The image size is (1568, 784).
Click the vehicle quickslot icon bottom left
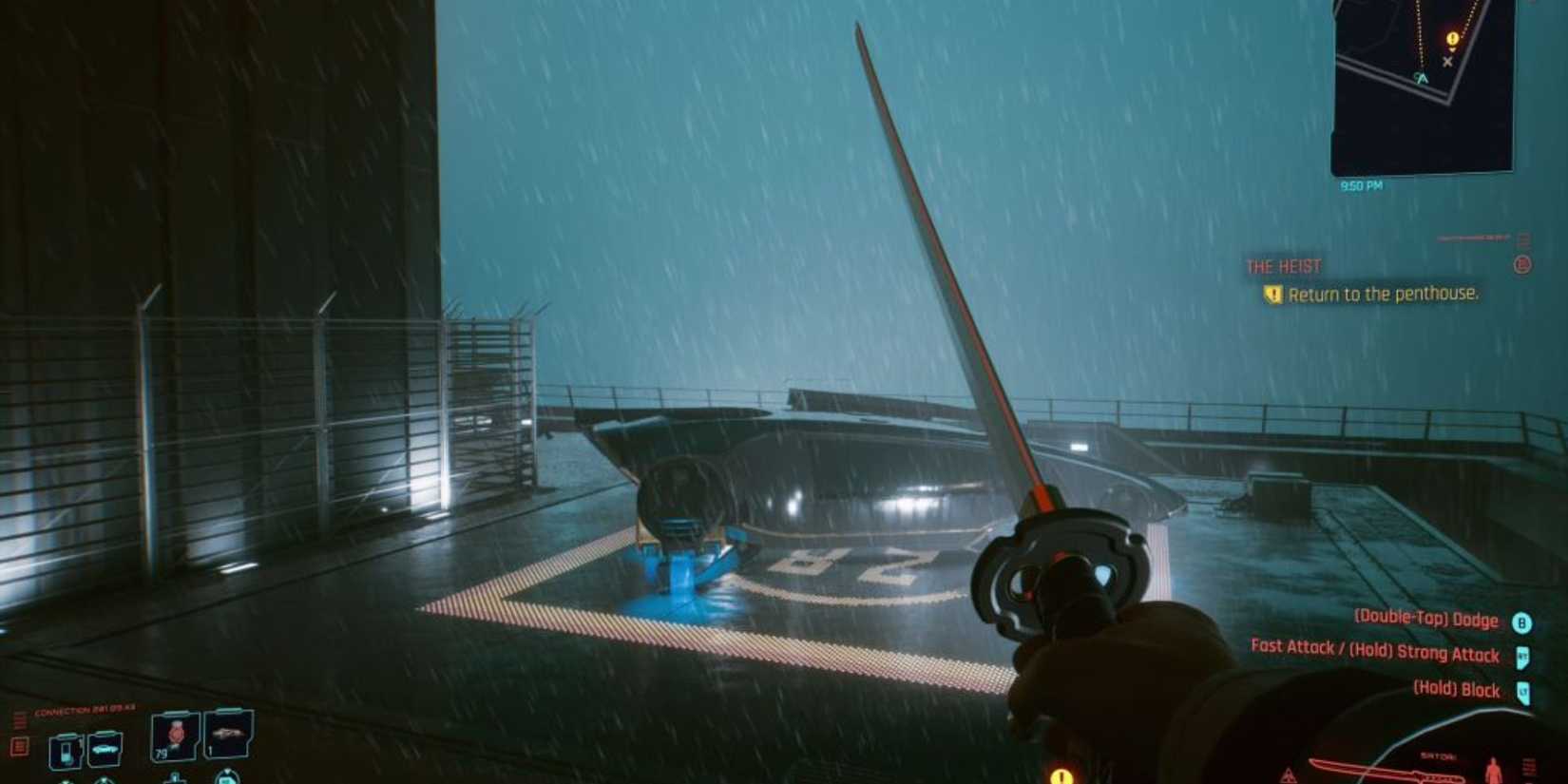pyautogui.click(x=105, y=747)
